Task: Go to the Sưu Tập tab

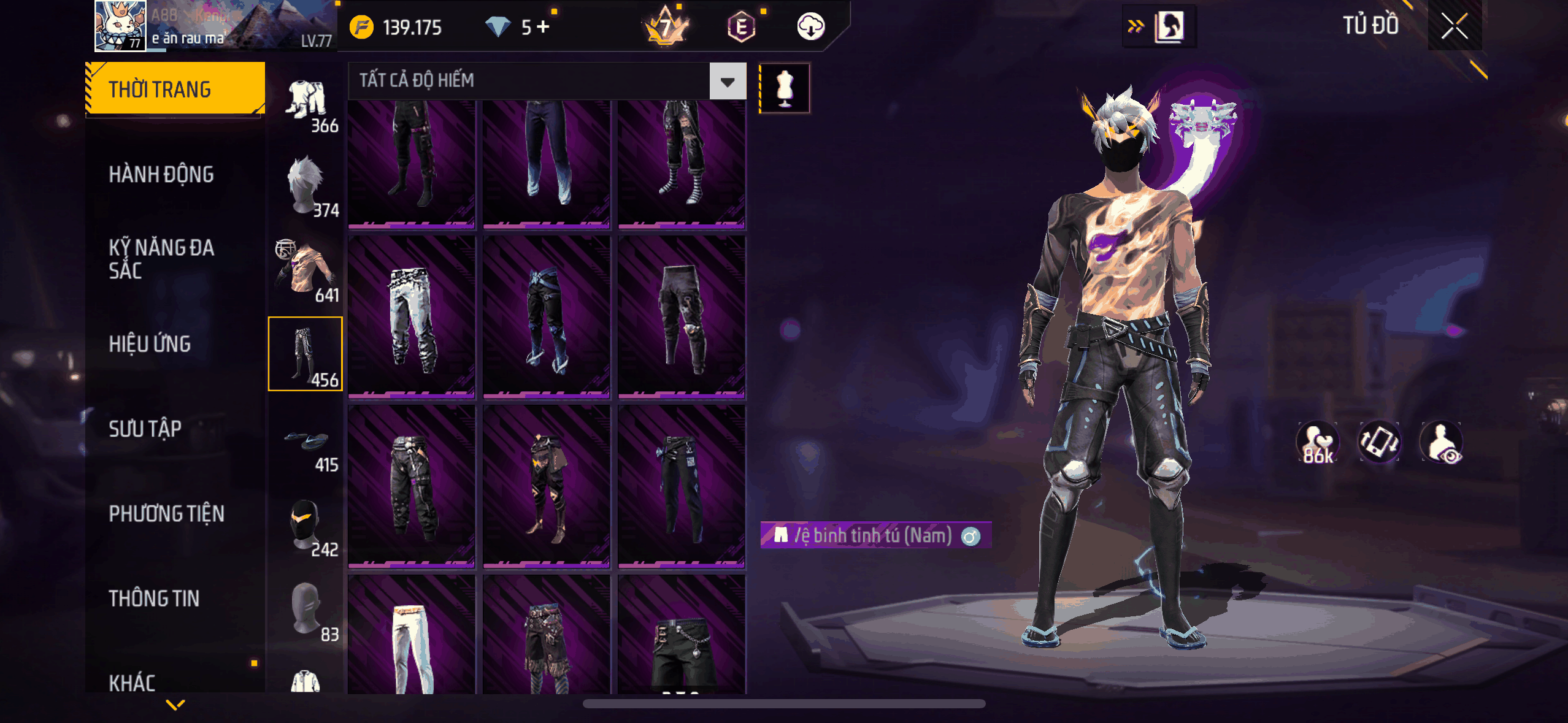Action: pyautogui.click(x=145, y=429)
